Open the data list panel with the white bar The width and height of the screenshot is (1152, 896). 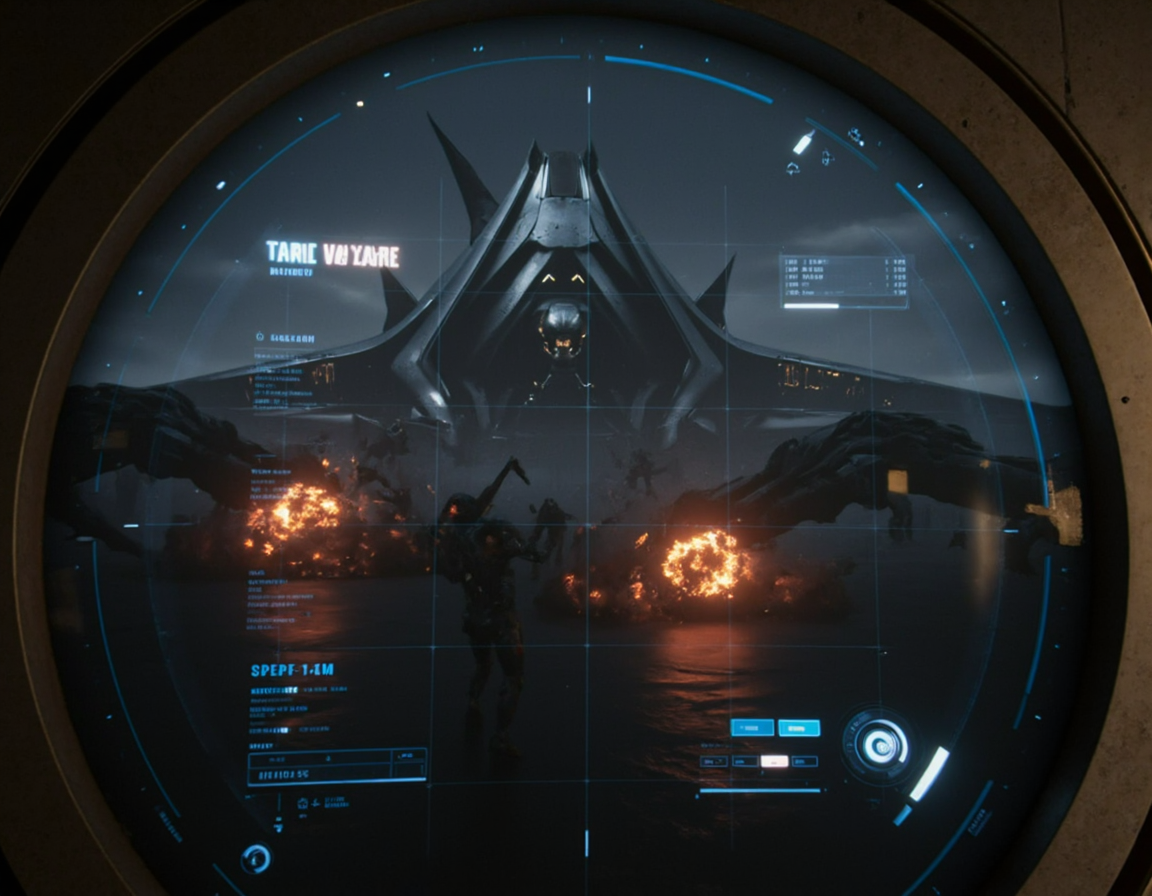click(844, 282)
